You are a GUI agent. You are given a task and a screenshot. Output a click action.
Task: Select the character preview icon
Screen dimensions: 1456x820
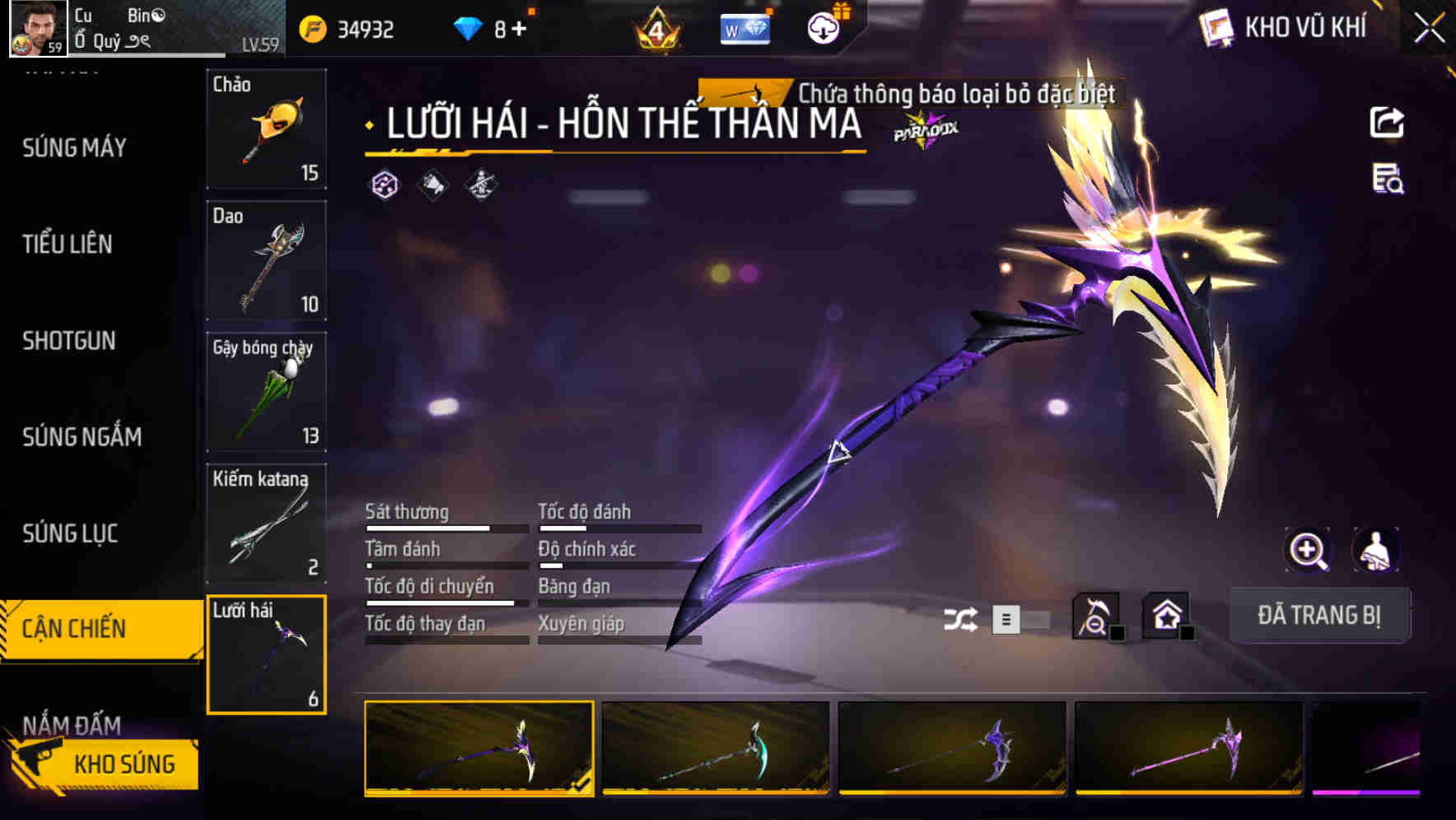pyautogui.click(x=1374, y=550)
